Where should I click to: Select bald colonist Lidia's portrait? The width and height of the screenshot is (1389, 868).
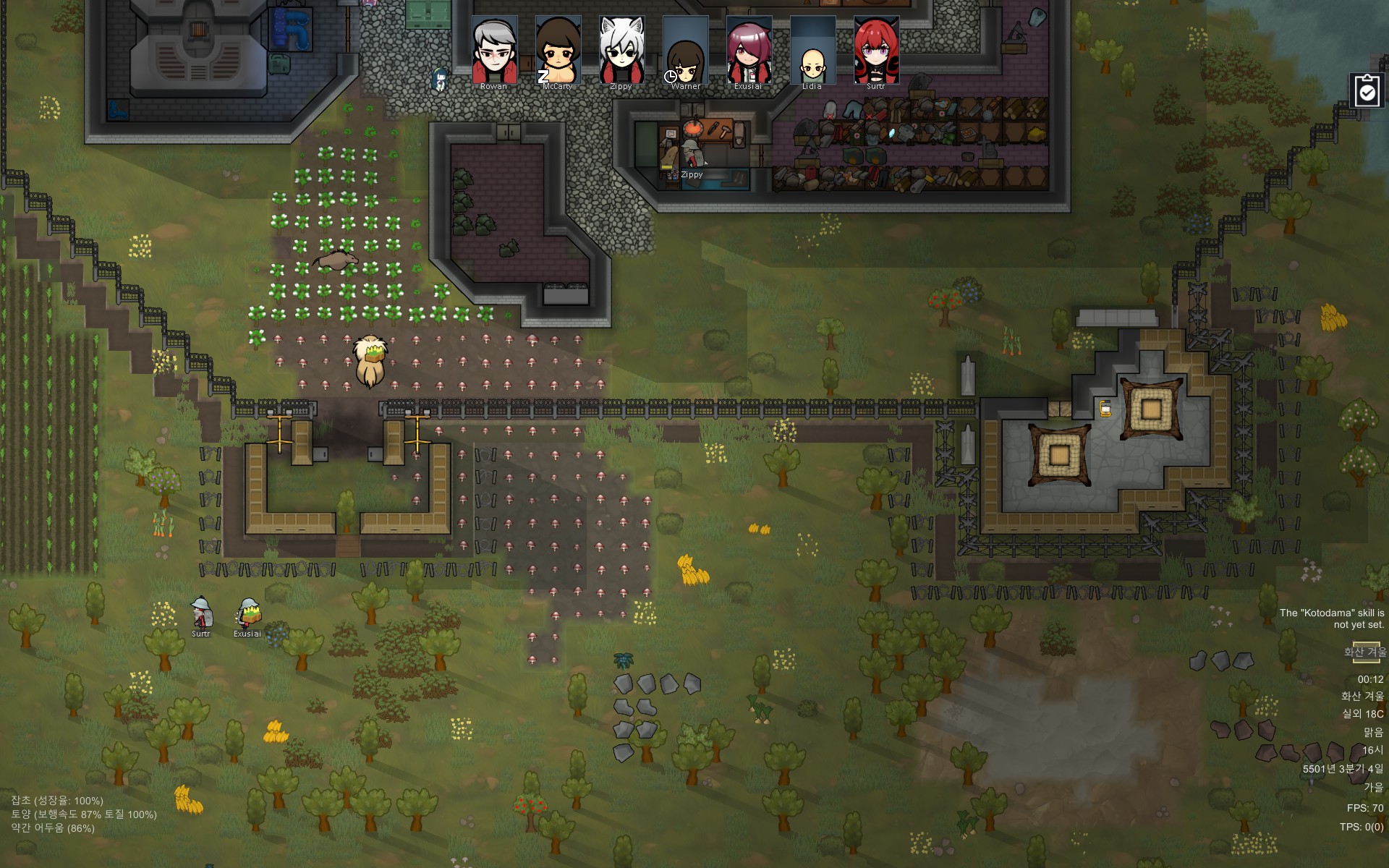[x=812, y=51]
